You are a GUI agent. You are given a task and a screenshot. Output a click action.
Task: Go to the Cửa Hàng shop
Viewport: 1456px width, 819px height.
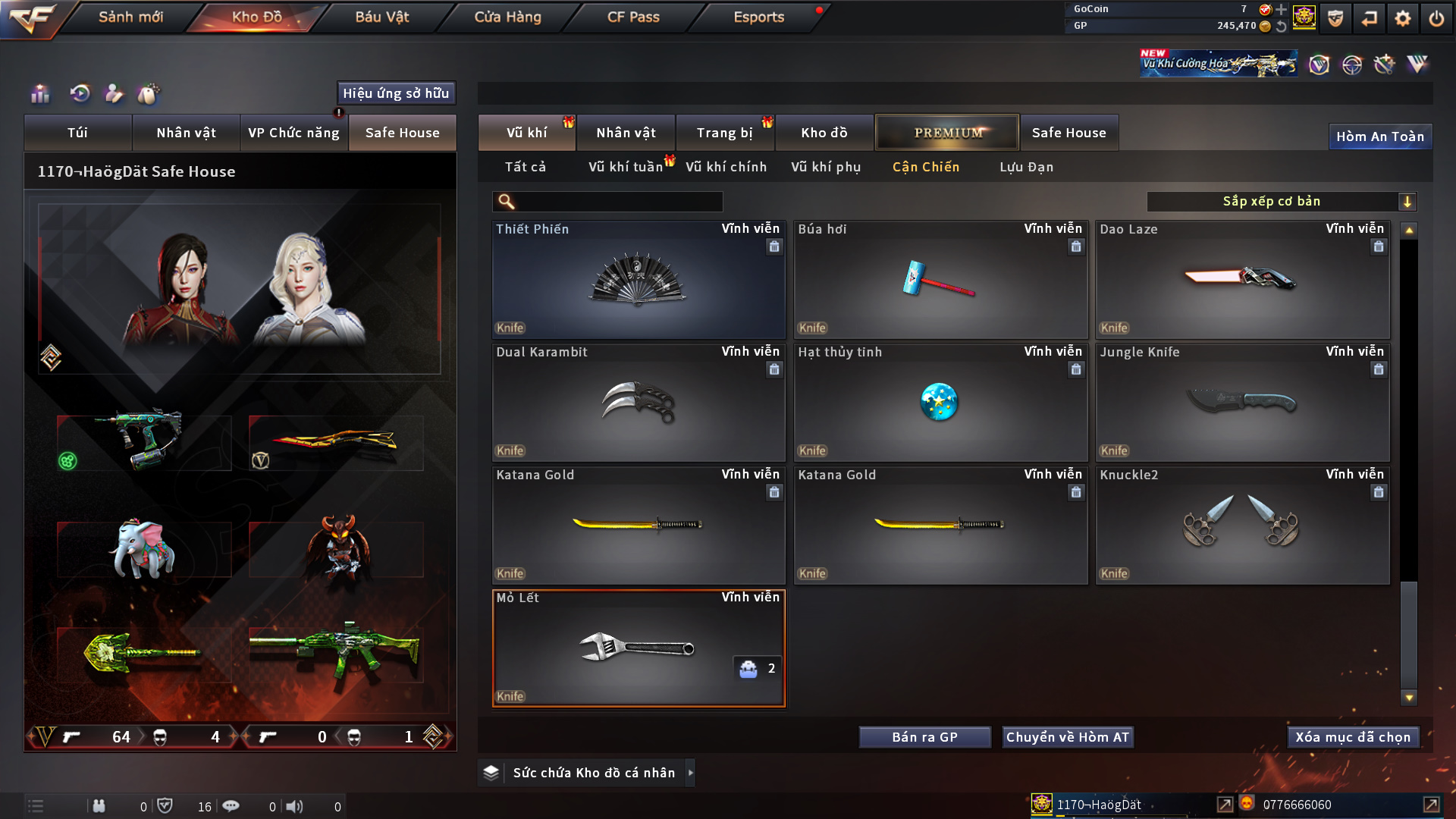pyautogui.click(x=507, y=17)
